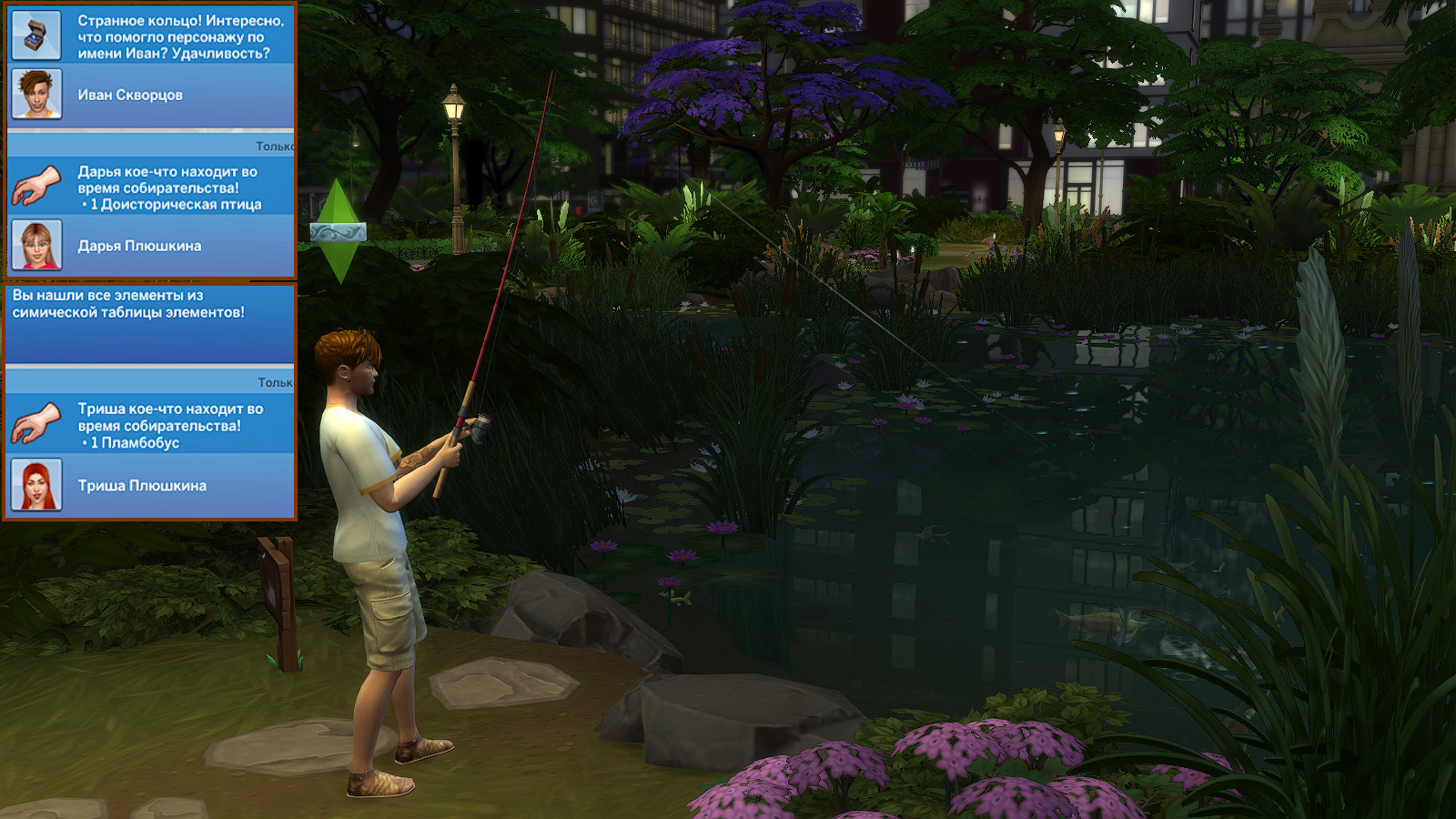Screen dimensions: 1456x819
Task: Open the hand icon in Darya's collecting notification
Action: (36, 186)
